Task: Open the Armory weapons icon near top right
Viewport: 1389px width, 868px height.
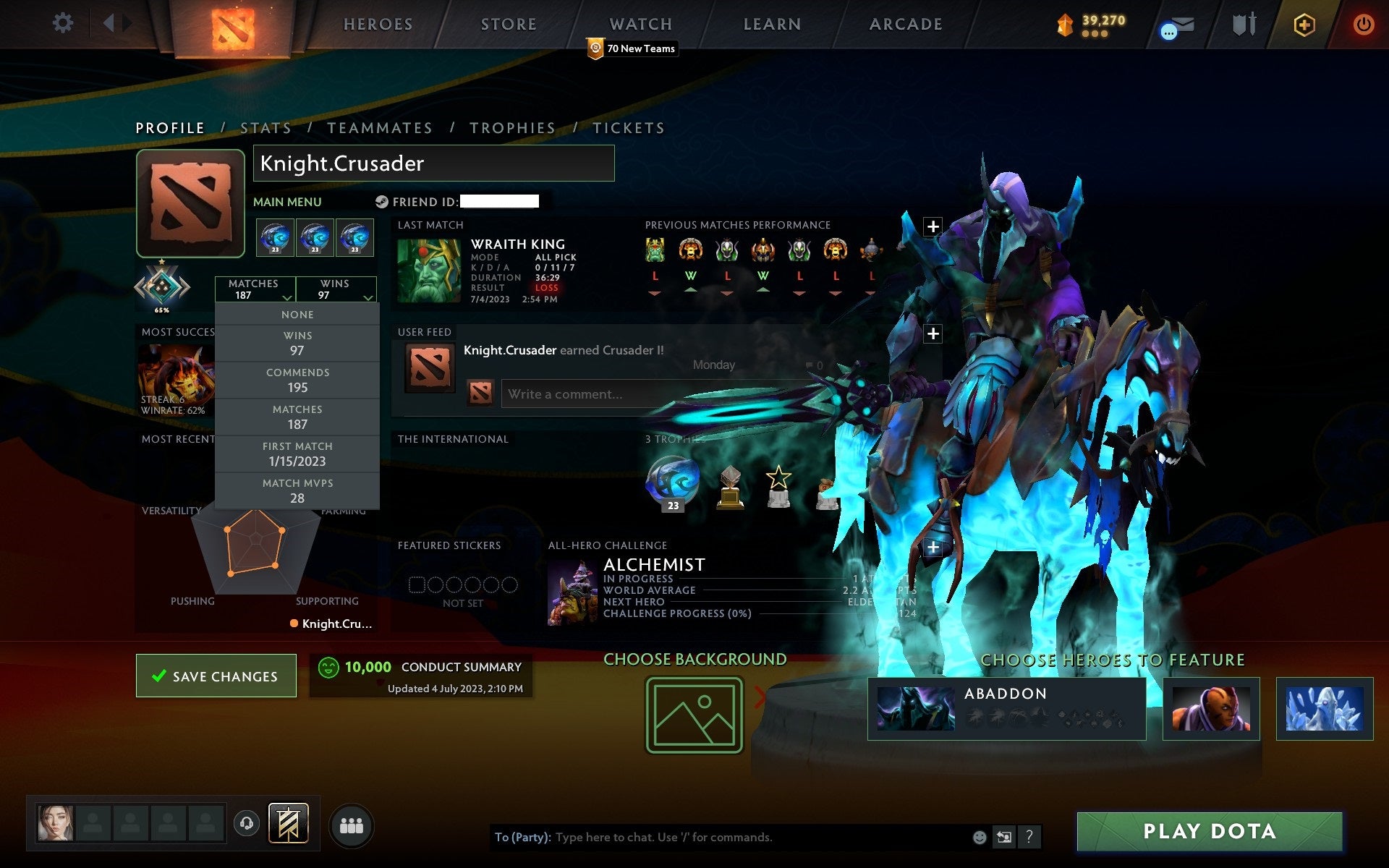Action: click(1243, 24)
